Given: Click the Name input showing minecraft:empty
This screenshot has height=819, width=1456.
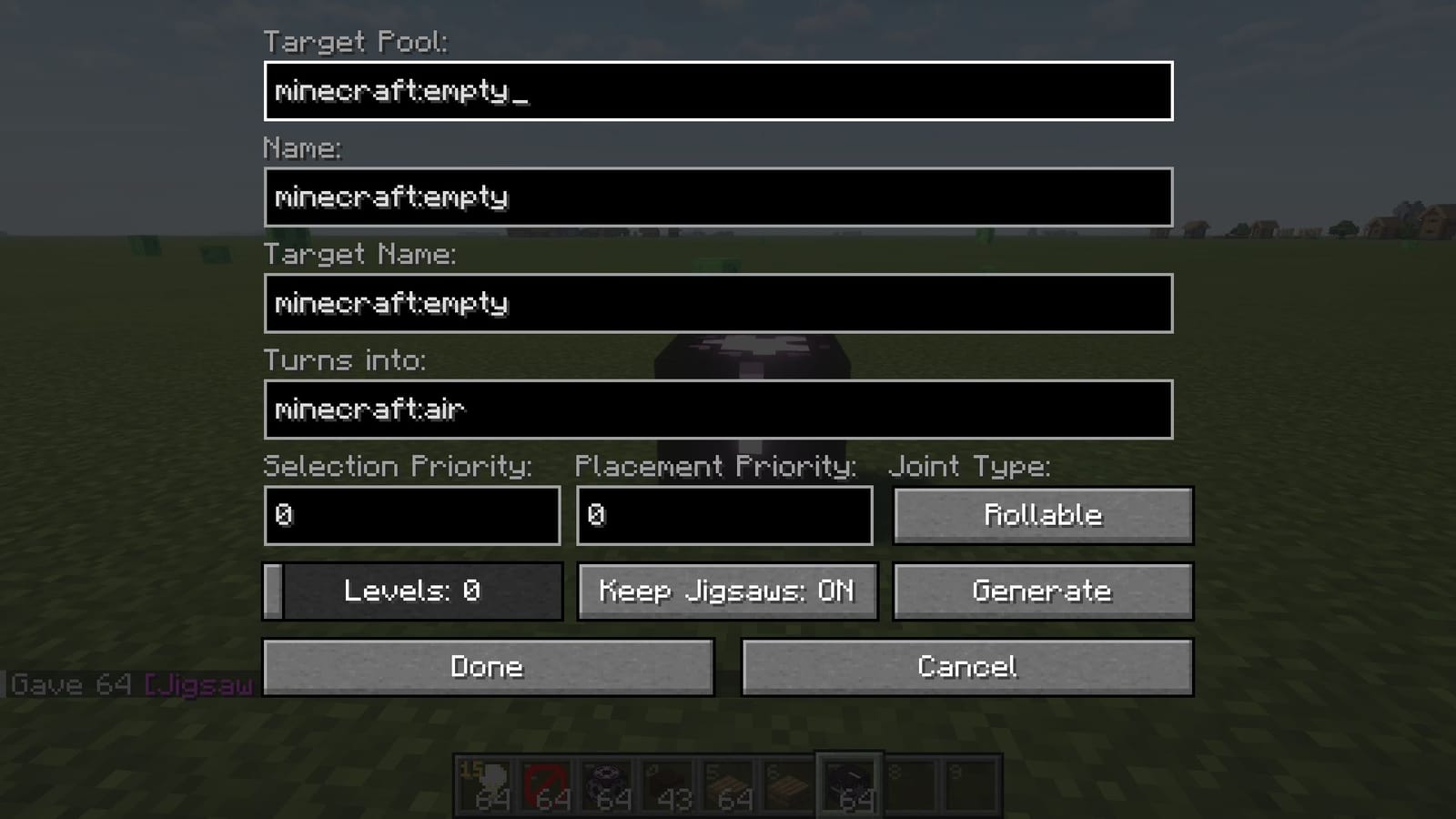Looking at the screenshot, I should 718,197.
